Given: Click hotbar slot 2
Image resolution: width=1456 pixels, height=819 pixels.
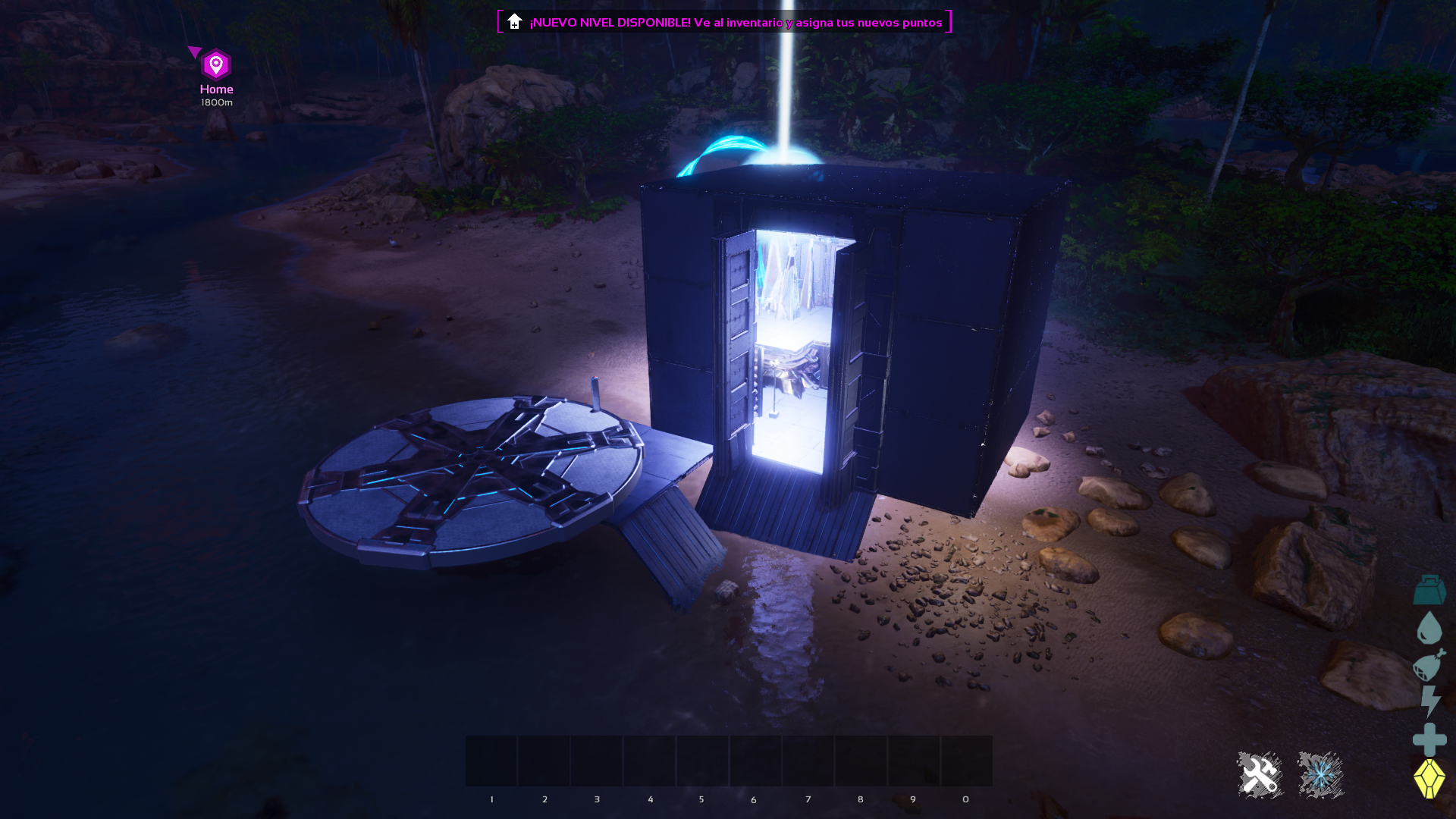Looking at the screenshot, I should (544, 761).
